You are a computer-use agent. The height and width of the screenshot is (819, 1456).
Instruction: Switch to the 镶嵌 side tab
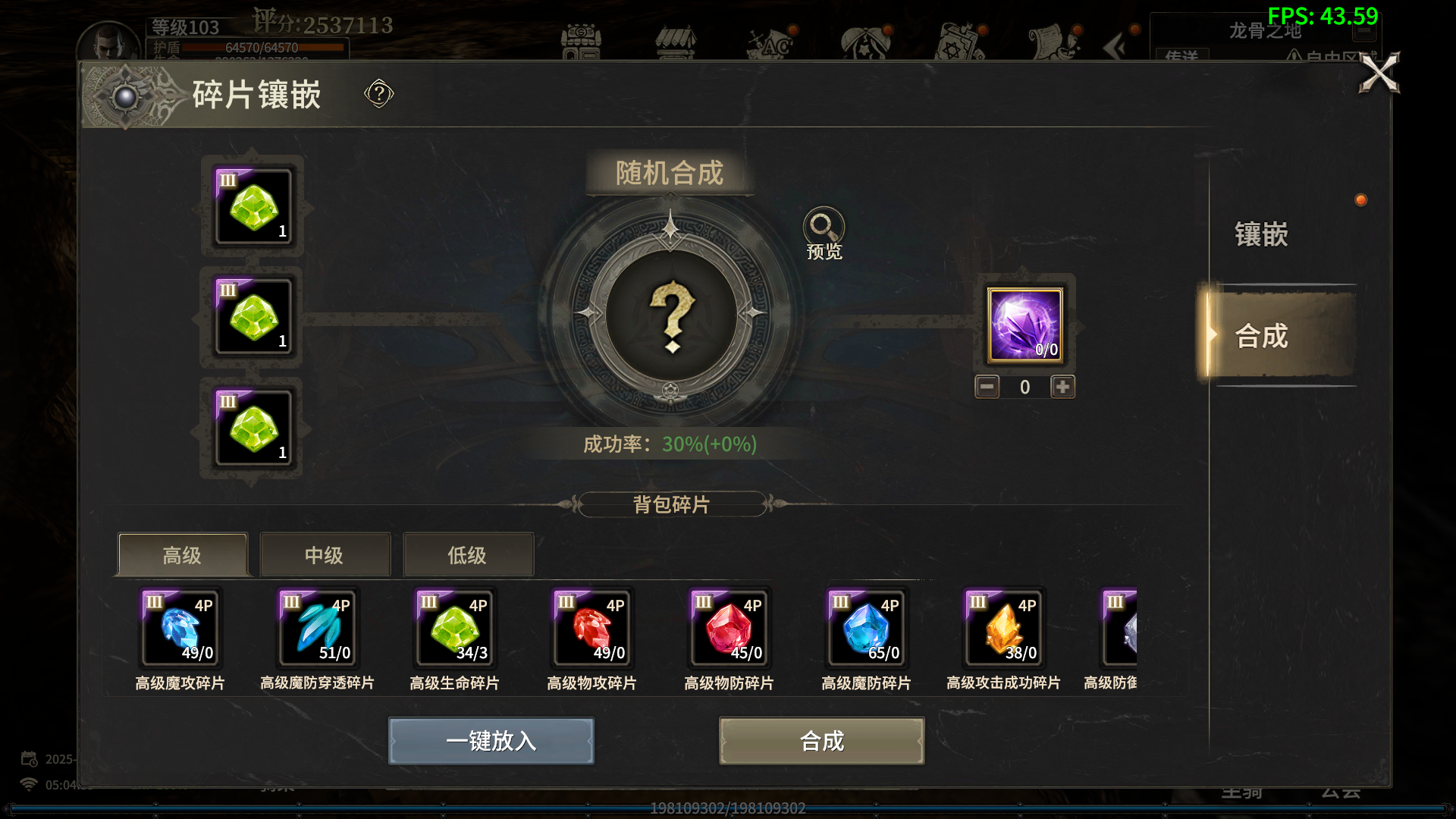(1261, 234)
